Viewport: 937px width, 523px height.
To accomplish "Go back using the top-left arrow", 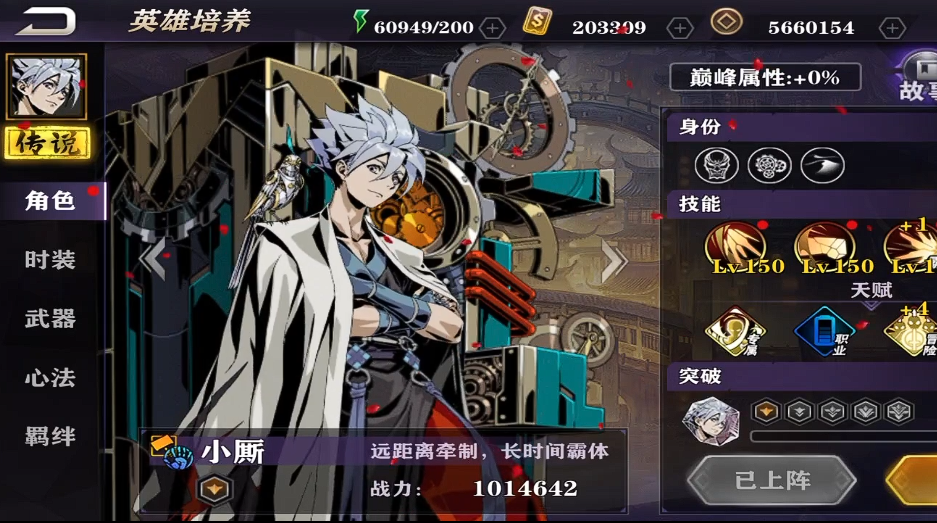I will (46, 20).
